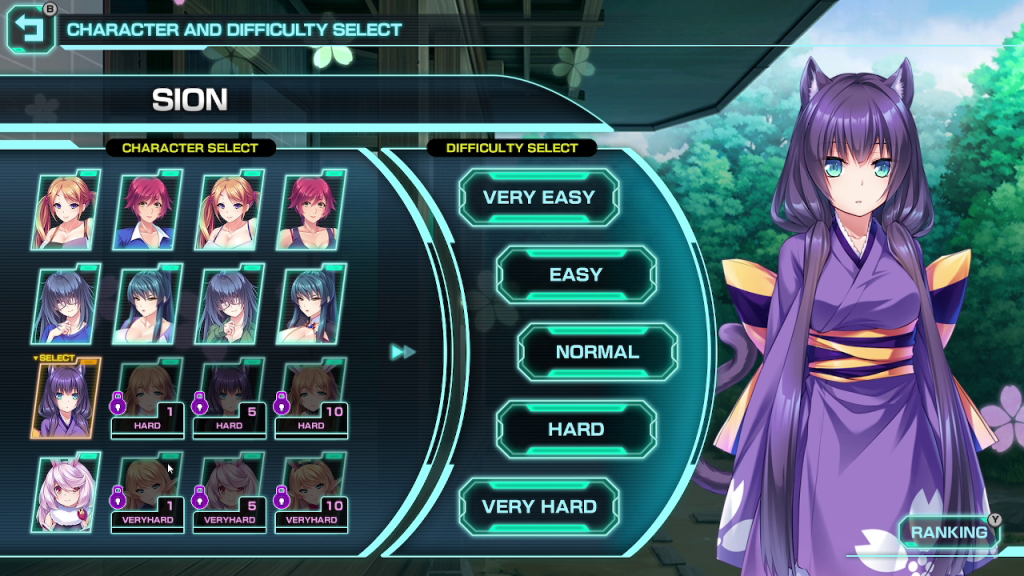
Task: Select EASY difficulty
Action: coord(576,275)
